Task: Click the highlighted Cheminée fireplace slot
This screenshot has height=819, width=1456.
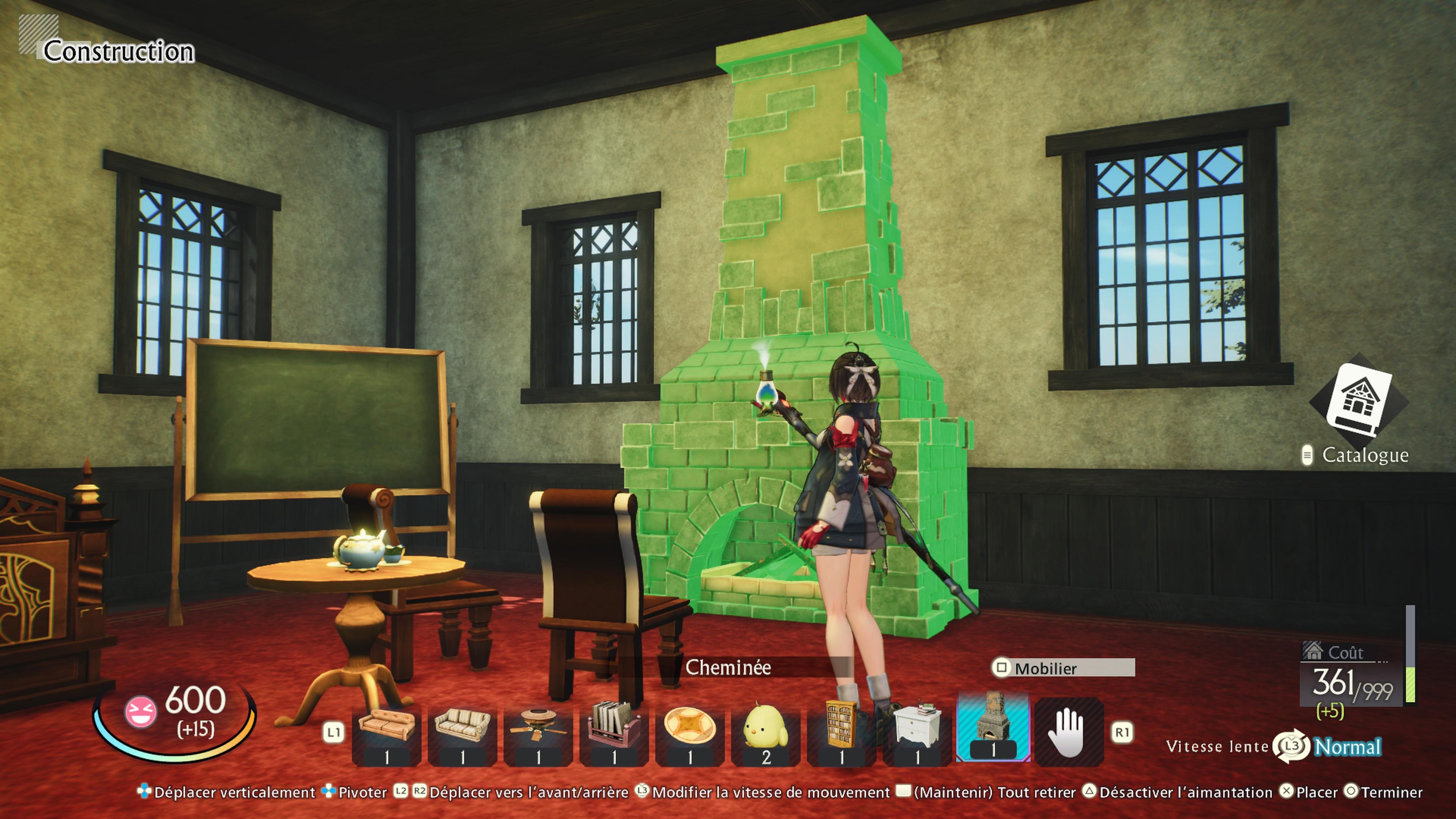Action: (x=993, y=729)
